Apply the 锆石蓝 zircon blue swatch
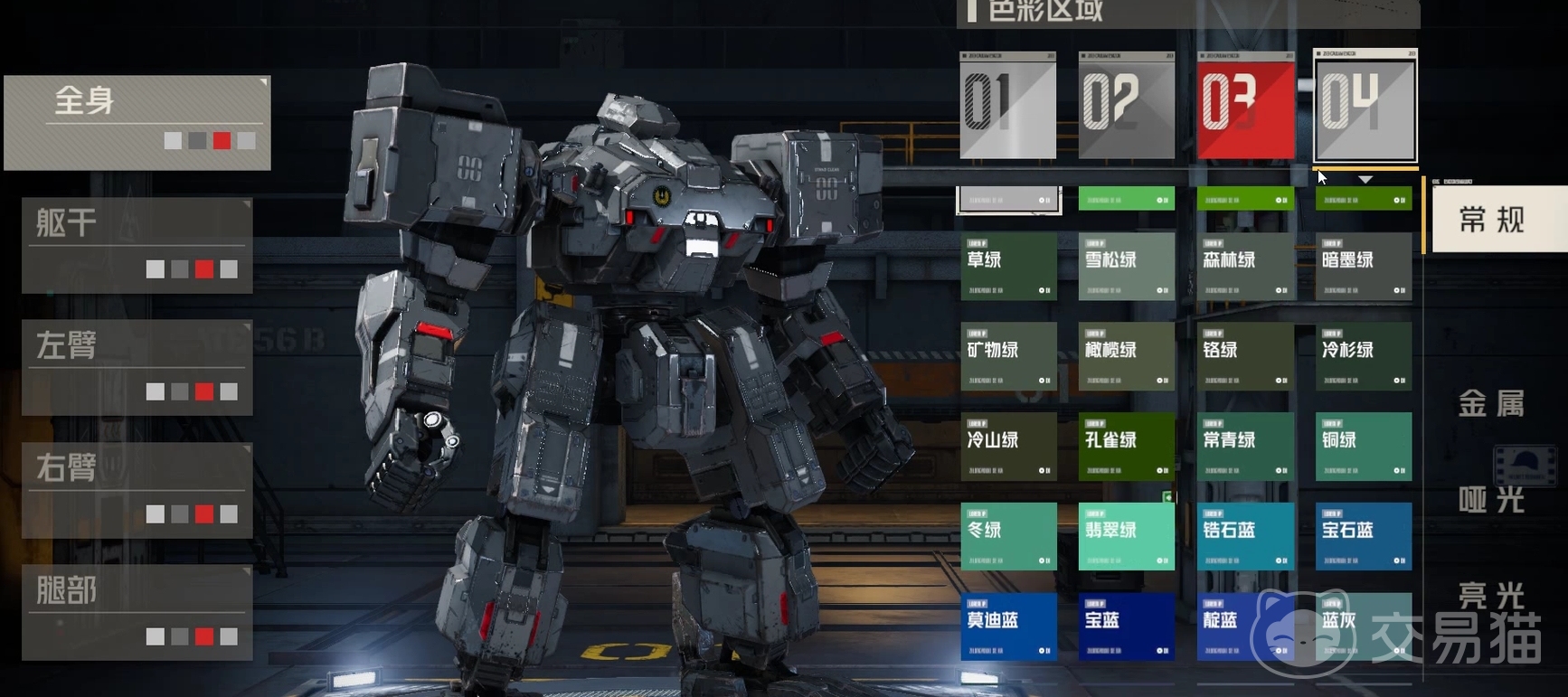Viewport: 1568px width, 697px height. pos(1245,536)
